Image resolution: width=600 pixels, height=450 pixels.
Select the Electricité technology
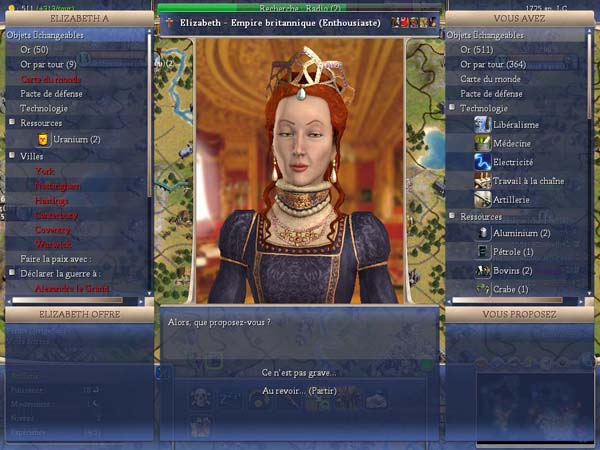[x=513, y=162]
